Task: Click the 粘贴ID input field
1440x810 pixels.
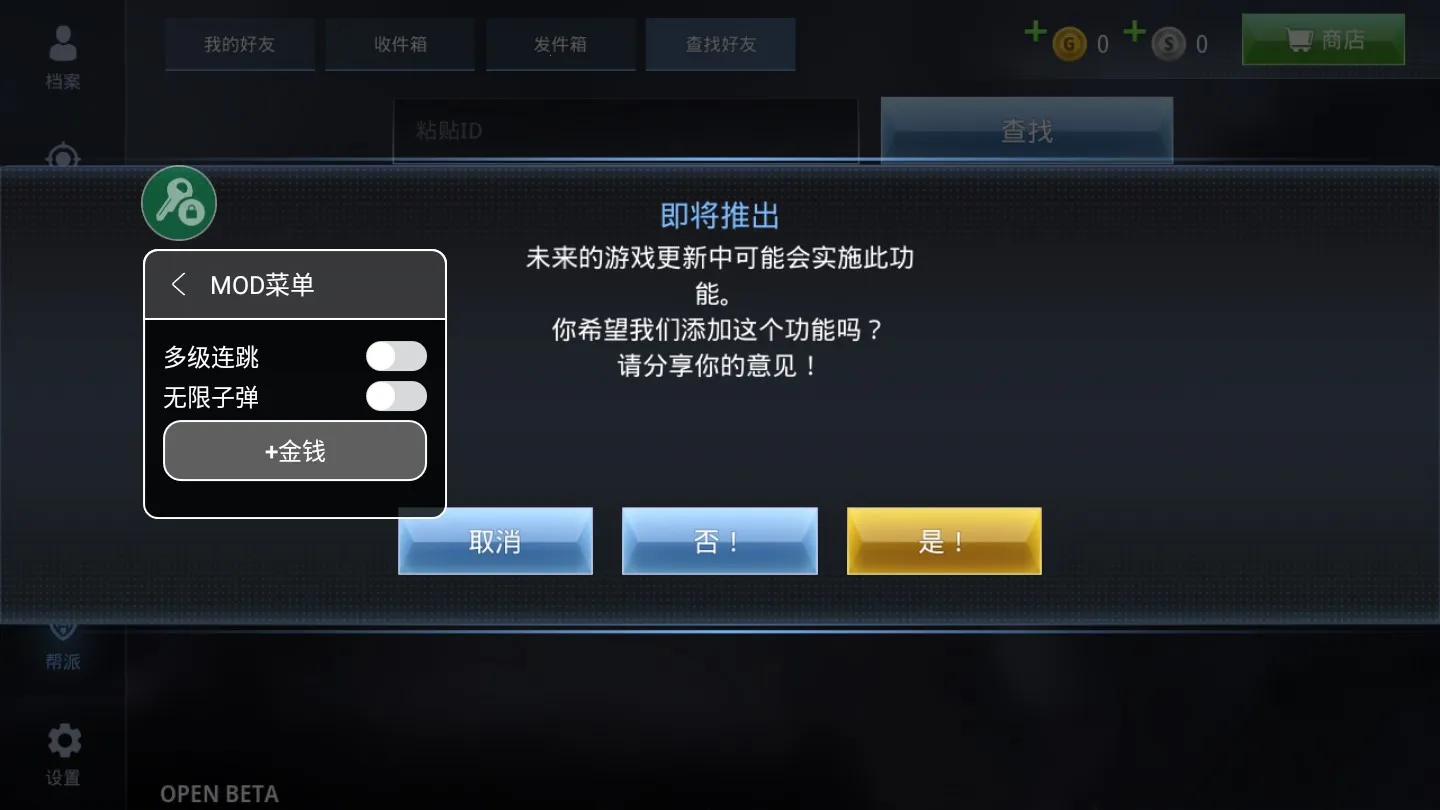Action: pos(626,130)
